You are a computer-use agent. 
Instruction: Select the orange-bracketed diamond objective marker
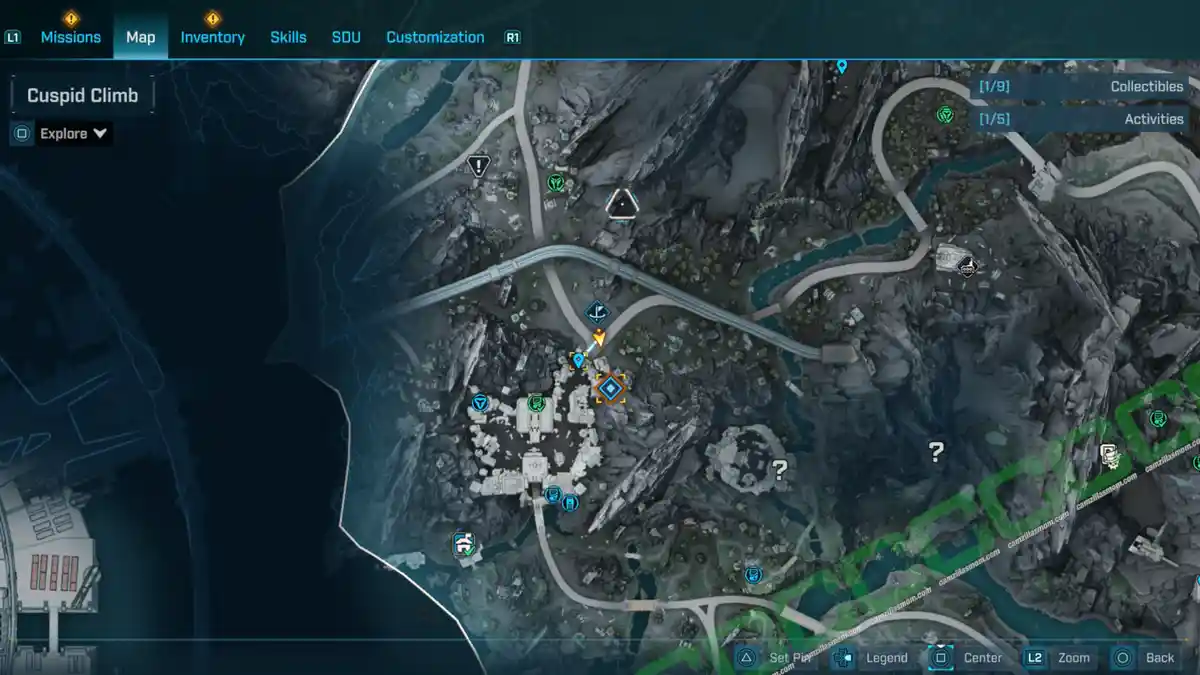click(610, 388)
